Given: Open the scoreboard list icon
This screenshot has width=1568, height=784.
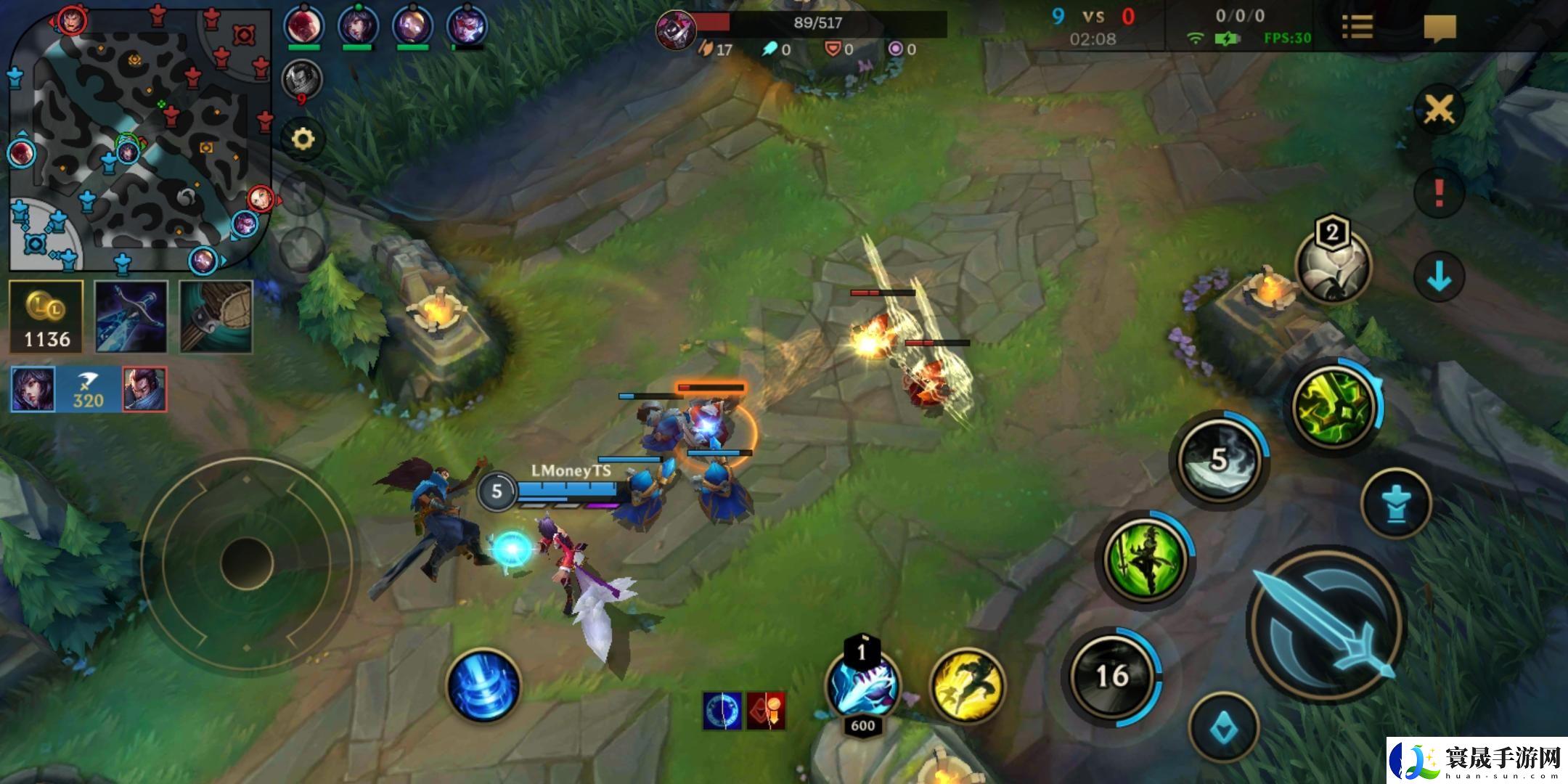Looking at the screenshot, I should click(x=1357, y=28).
